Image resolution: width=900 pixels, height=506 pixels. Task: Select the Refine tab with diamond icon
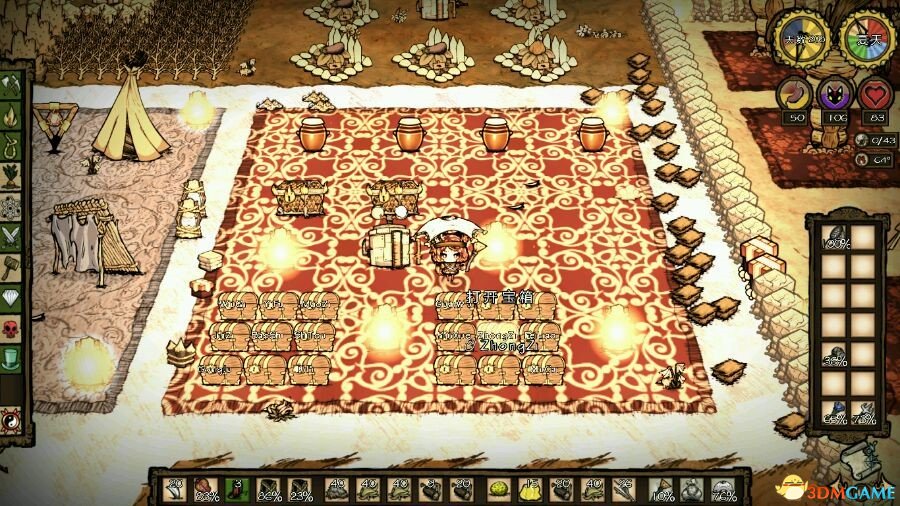click(x=14, y=297)
